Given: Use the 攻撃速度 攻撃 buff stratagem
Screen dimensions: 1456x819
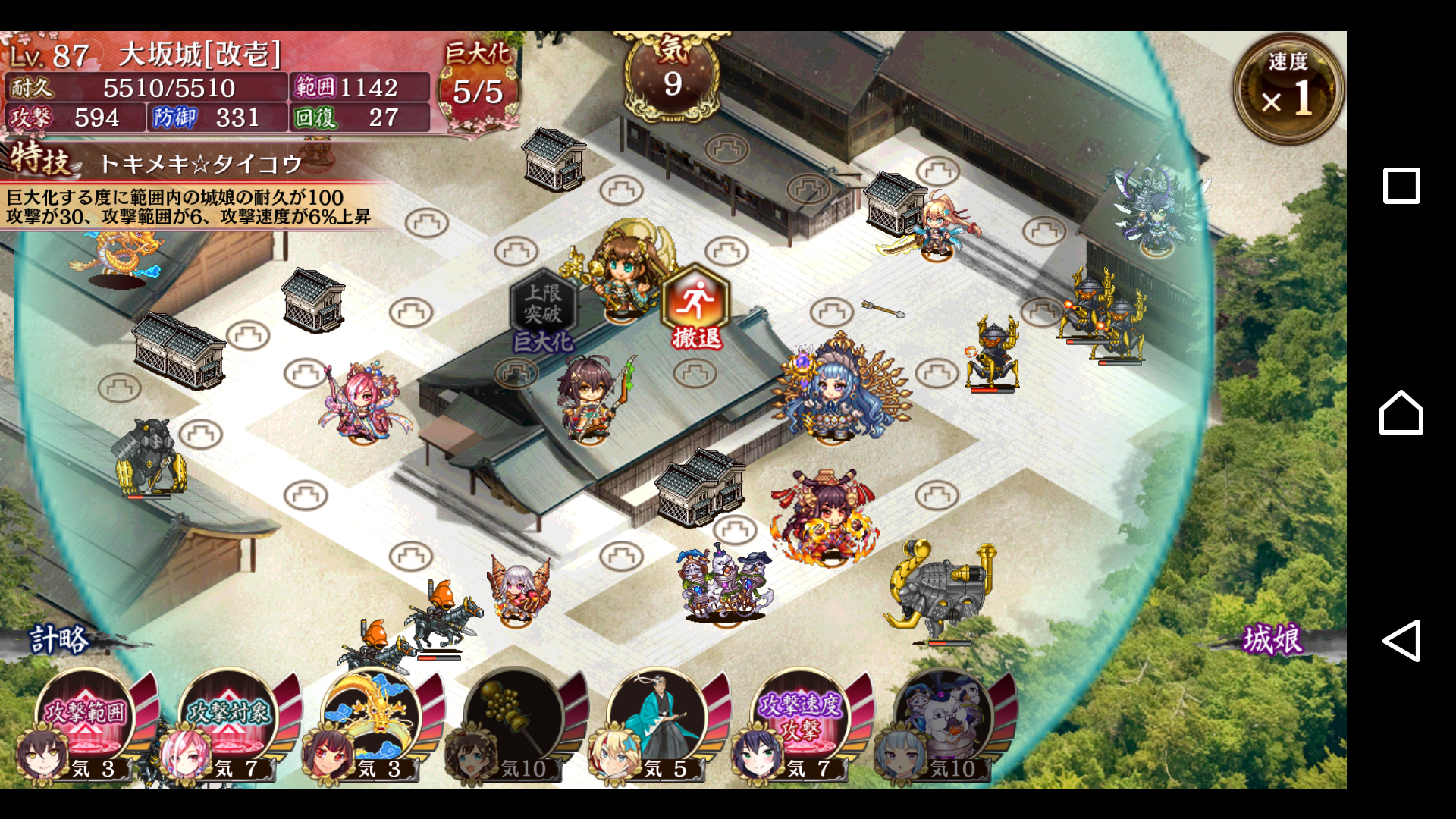Looking at the screenshot, I should (801, 717).
